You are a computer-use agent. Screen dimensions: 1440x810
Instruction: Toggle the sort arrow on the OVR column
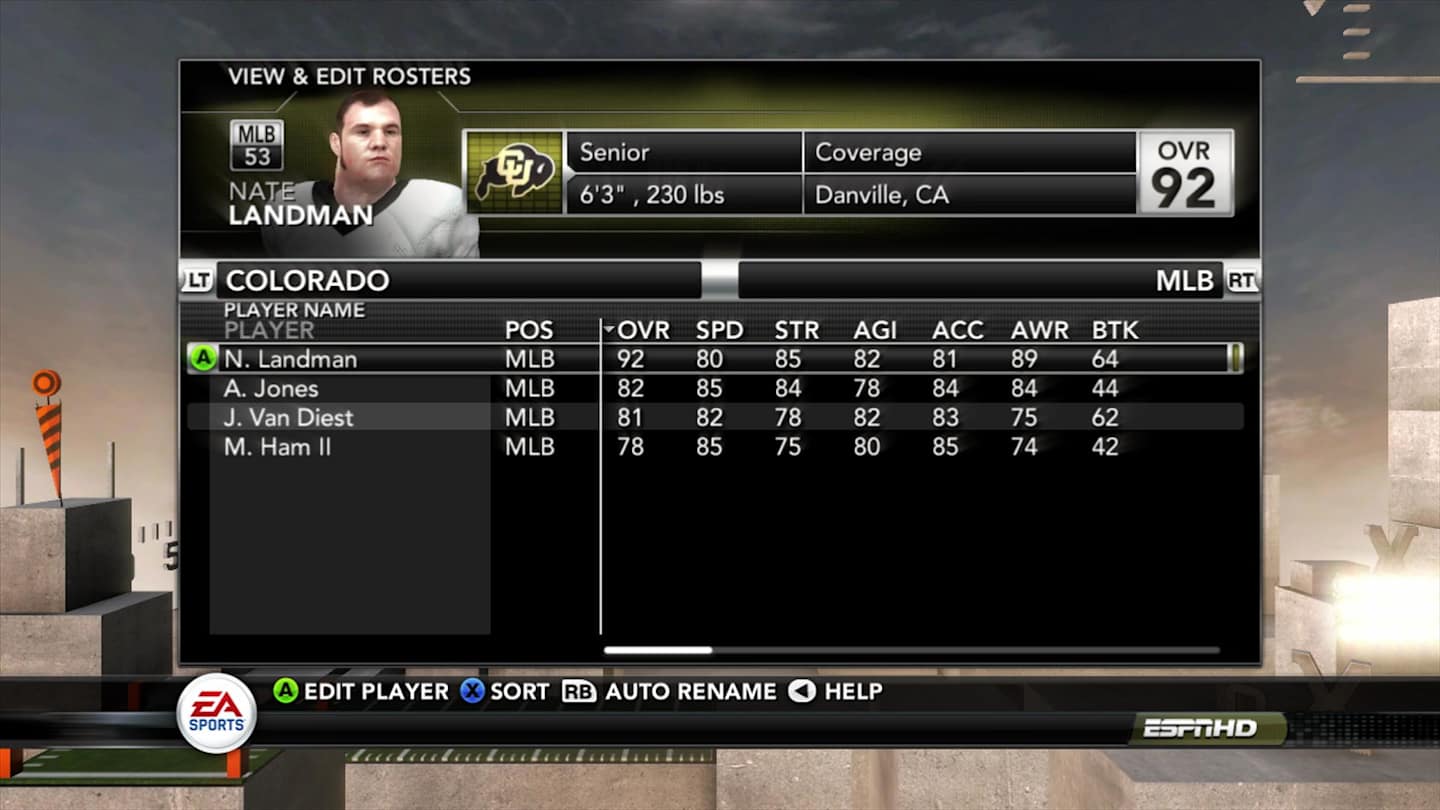609,327
